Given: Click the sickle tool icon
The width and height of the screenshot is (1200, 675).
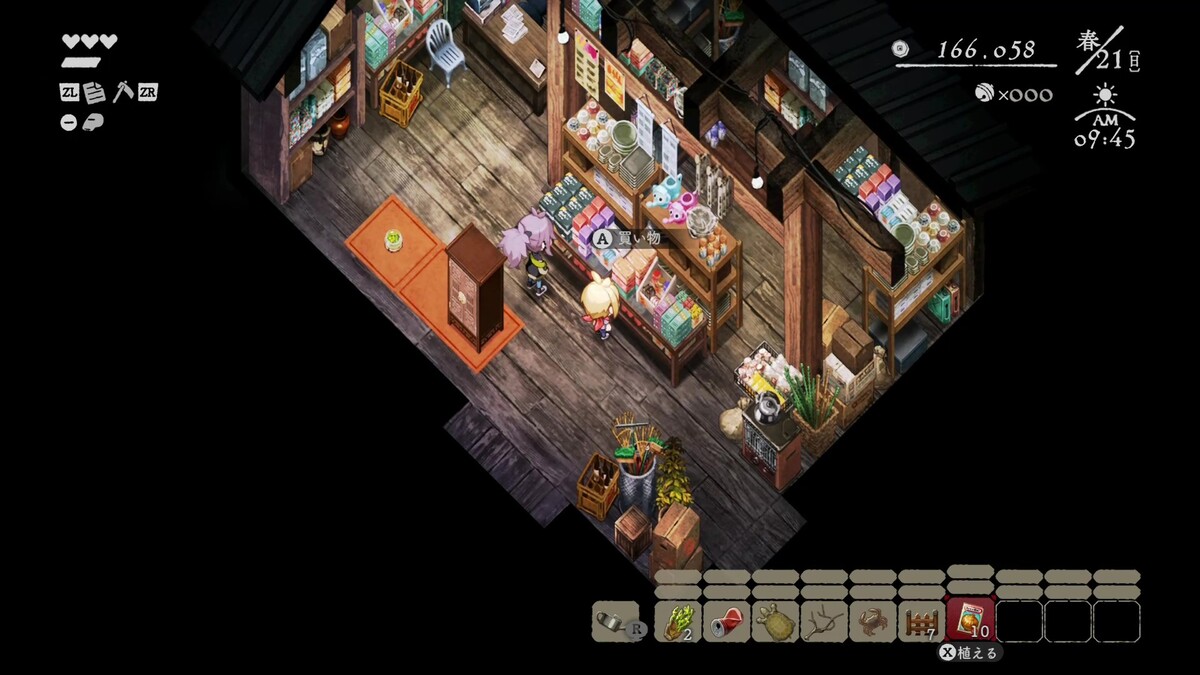Looking at the screenshot, I should point(122,92).
